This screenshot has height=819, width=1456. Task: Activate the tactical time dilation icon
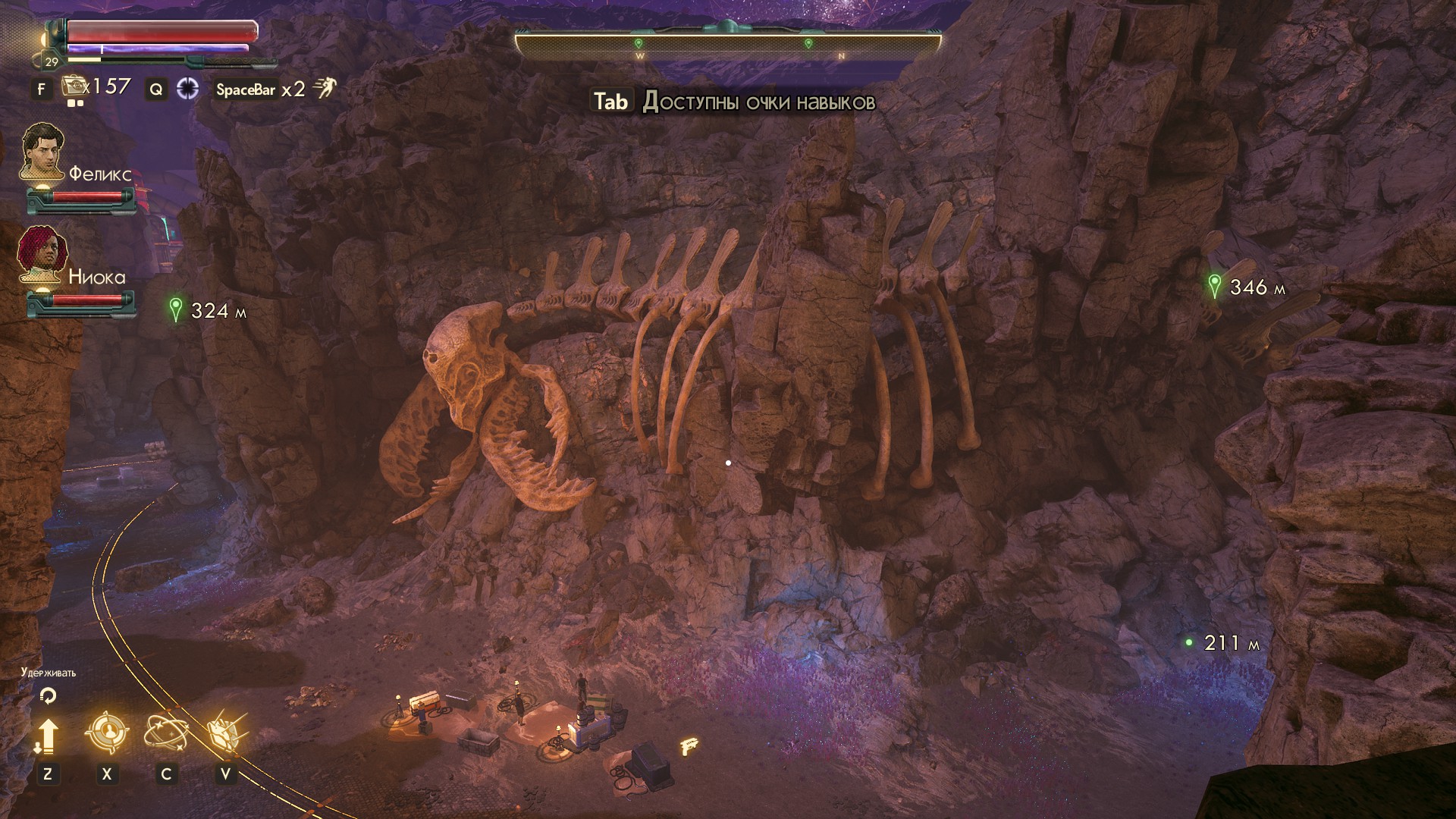pyautogui.click(x=187, y=89)
